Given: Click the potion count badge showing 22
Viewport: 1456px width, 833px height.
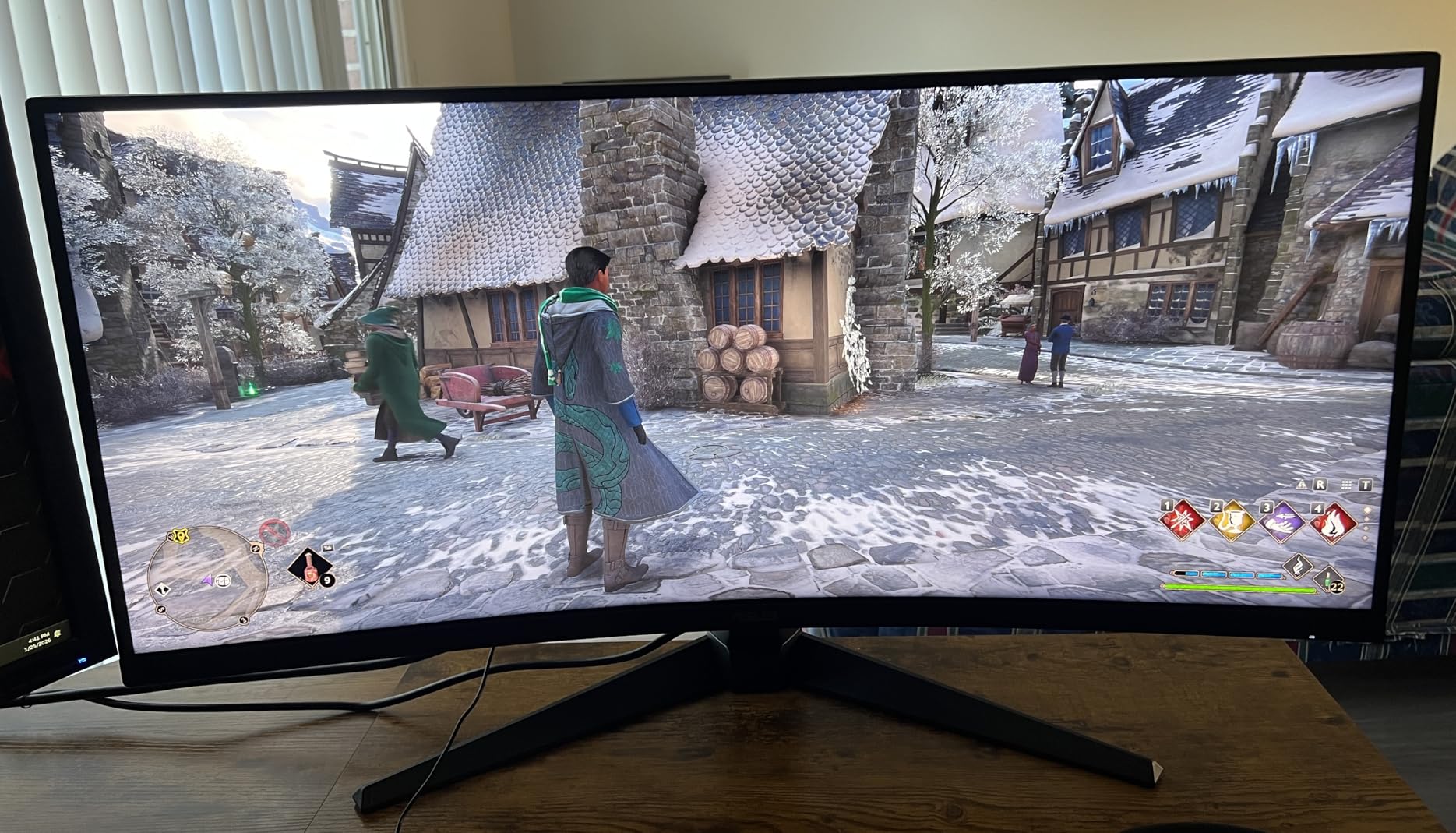Looking at the screenshot, I should tap(1337, 587).
